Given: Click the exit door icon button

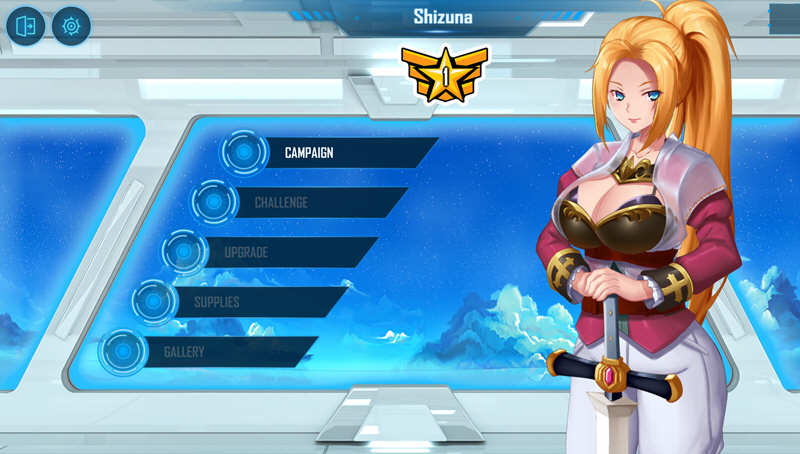Looking at the screenshot, I should (25, 26).
